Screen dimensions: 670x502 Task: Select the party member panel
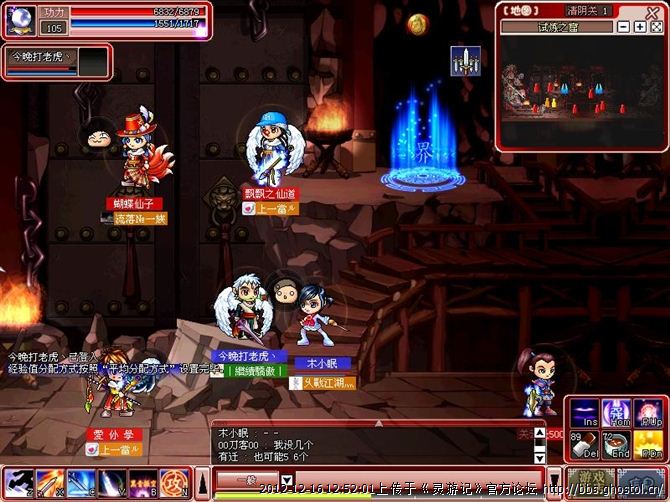click(x=55, y=60)
